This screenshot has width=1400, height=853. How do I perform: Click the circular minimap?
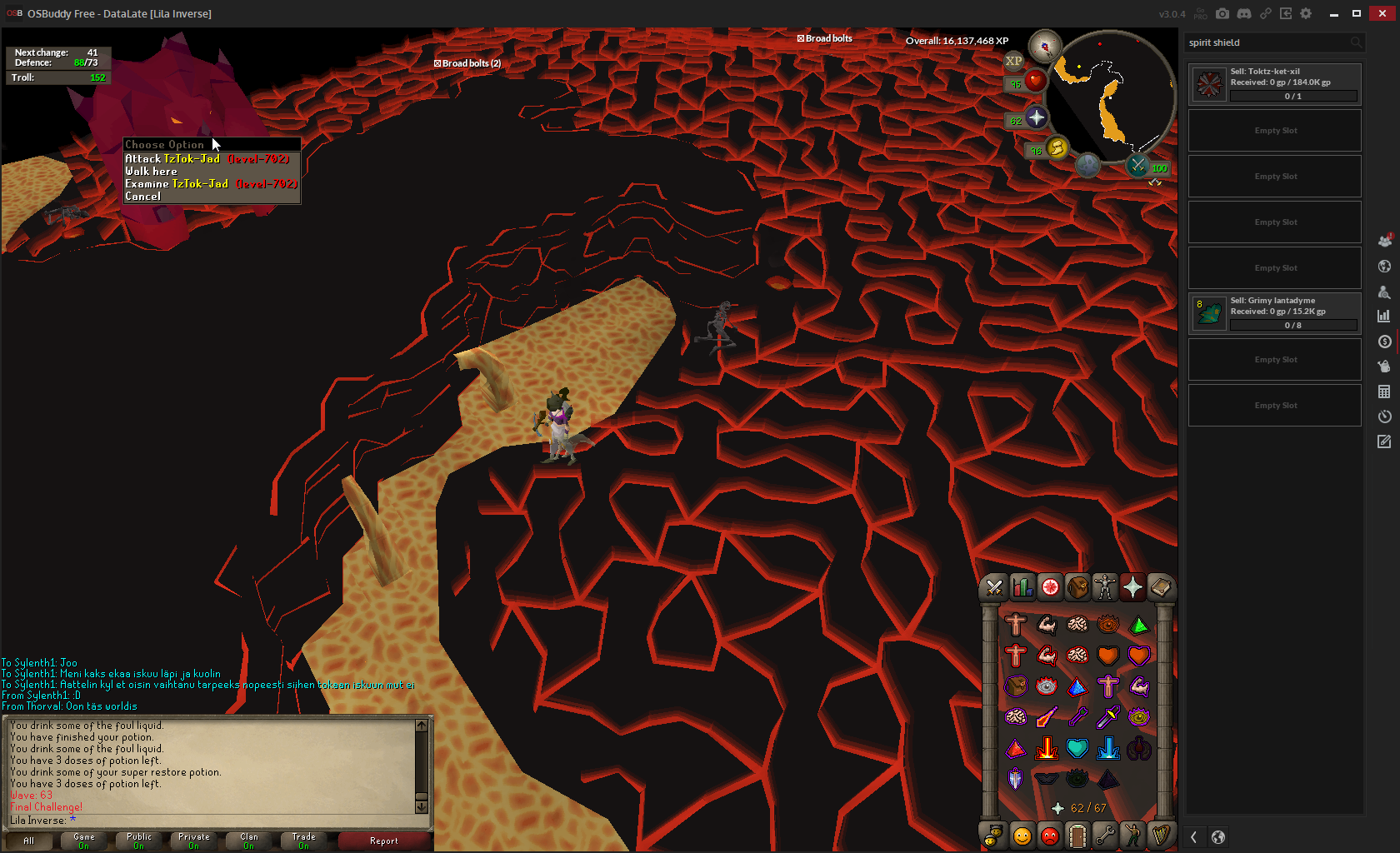[x=1108, y=96]
